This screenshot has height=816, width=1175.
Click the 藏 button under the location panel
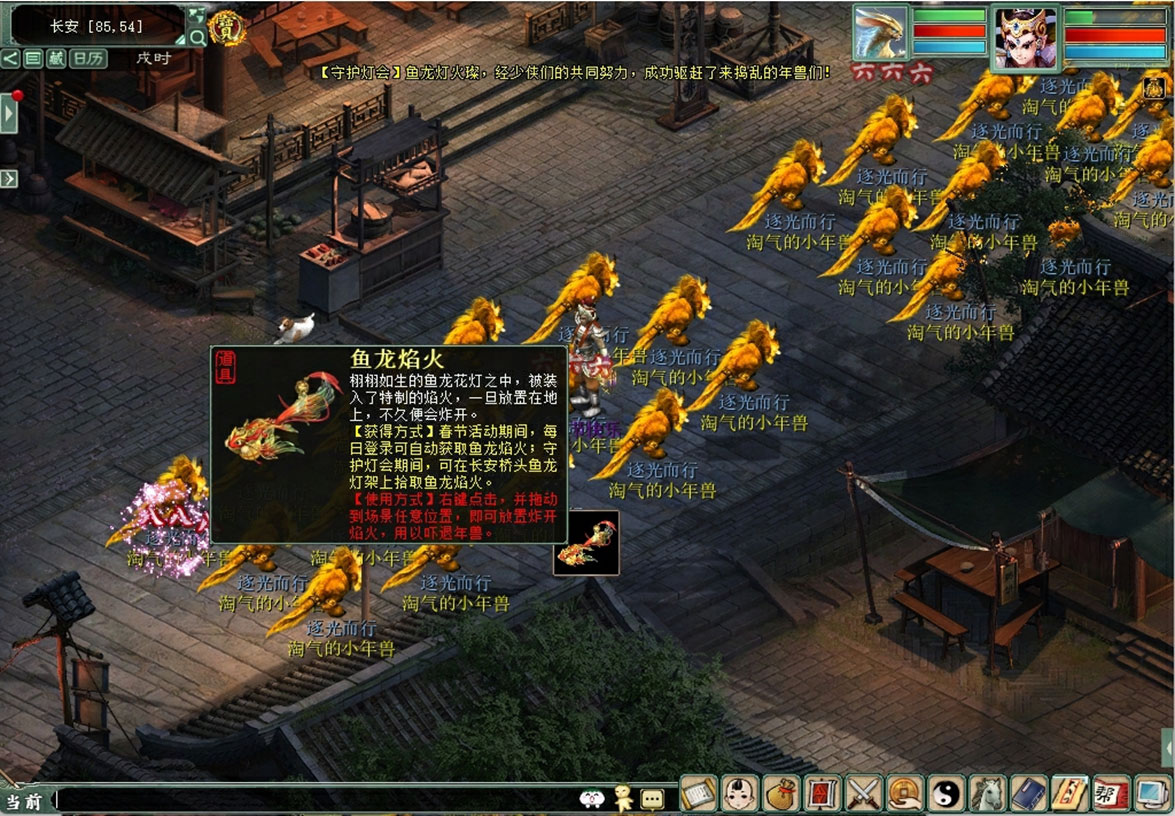point(56,58)
